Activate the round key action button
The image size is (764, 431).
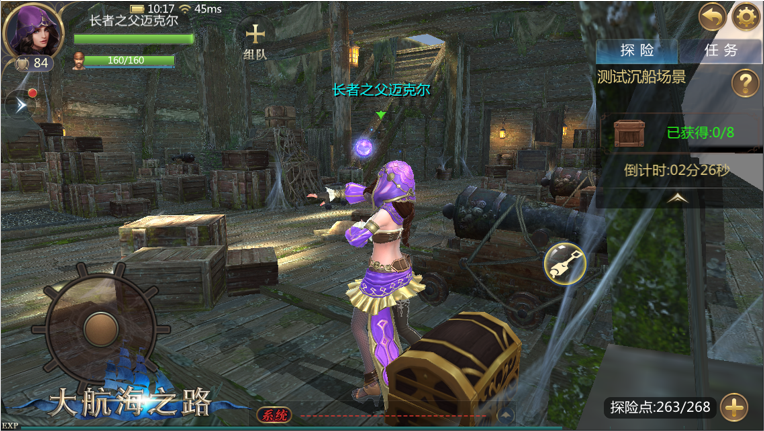[x=564, y=264]
